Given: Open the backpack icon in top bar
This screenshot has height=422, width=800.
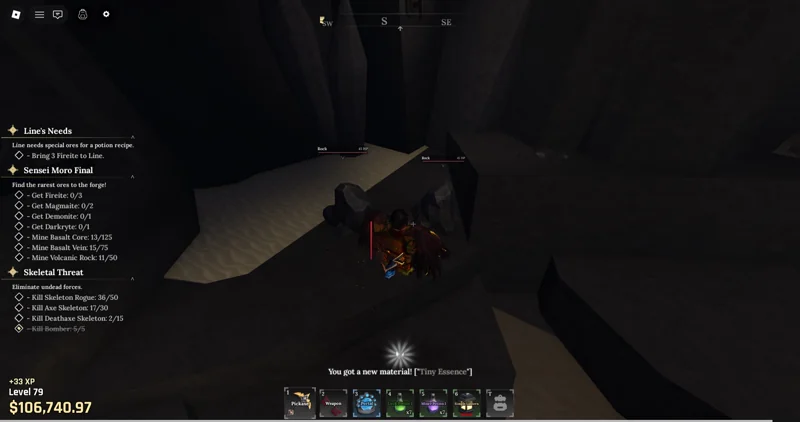Looking at the screenshot, I should [x=83, y=14].
